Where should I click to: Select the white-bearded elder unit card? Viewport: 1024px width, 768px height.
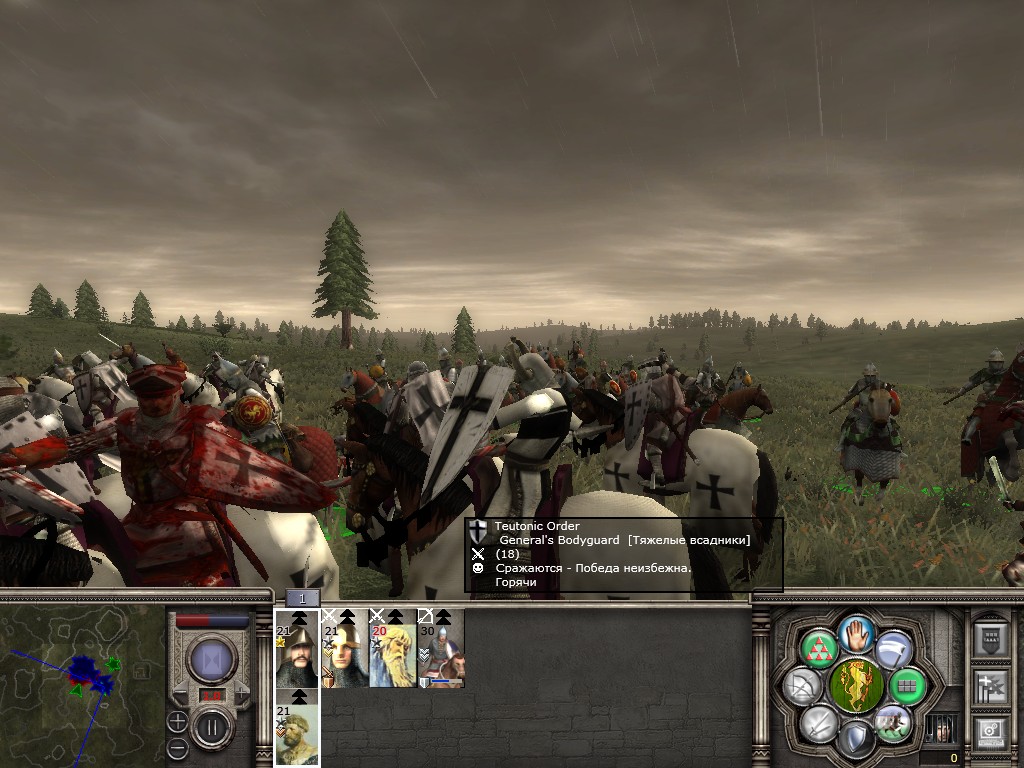pos(393,648)
